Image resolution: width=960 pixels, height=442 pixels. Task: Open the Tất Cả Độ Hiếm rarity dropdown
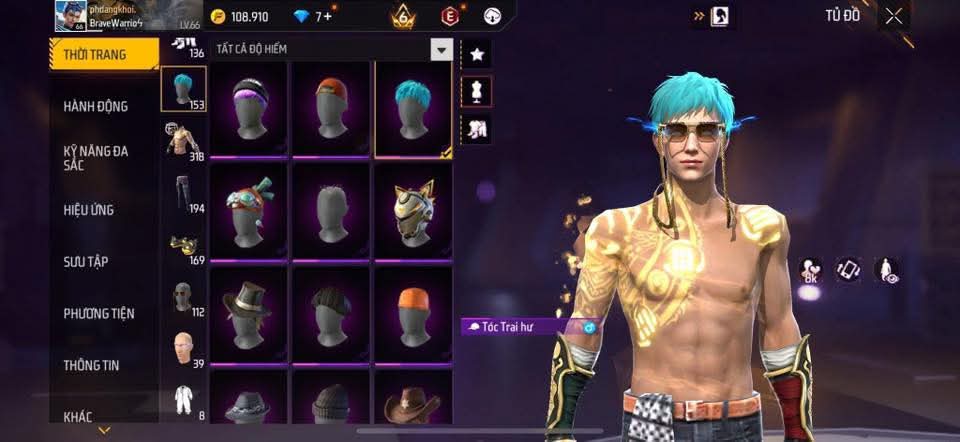pyautogui.click(x=441, y=49)
